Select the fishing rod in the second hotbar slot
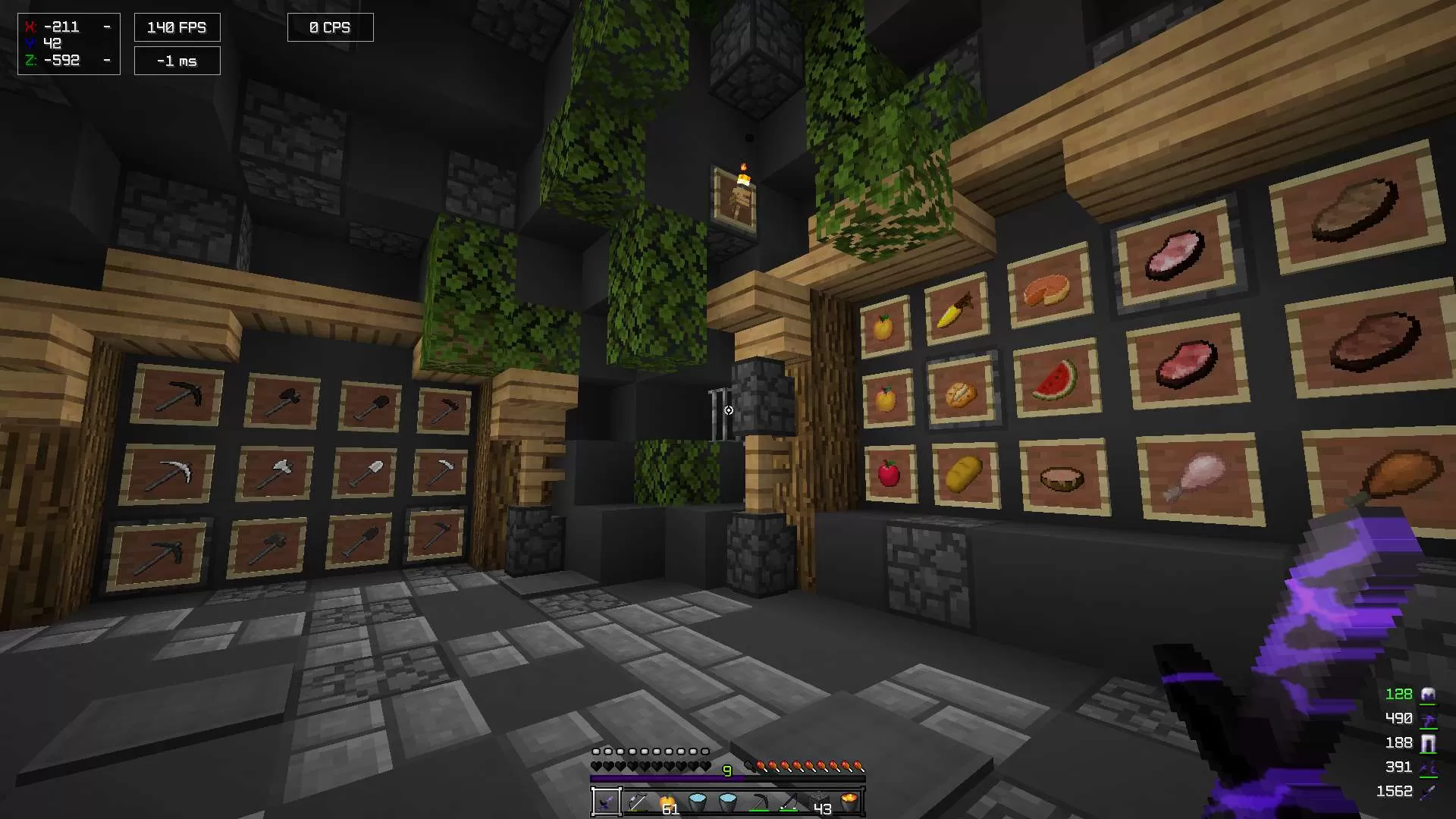Image resolution: width=1456 pixels, height=819 pixels. pyautogui.click(x=637, y=802)
